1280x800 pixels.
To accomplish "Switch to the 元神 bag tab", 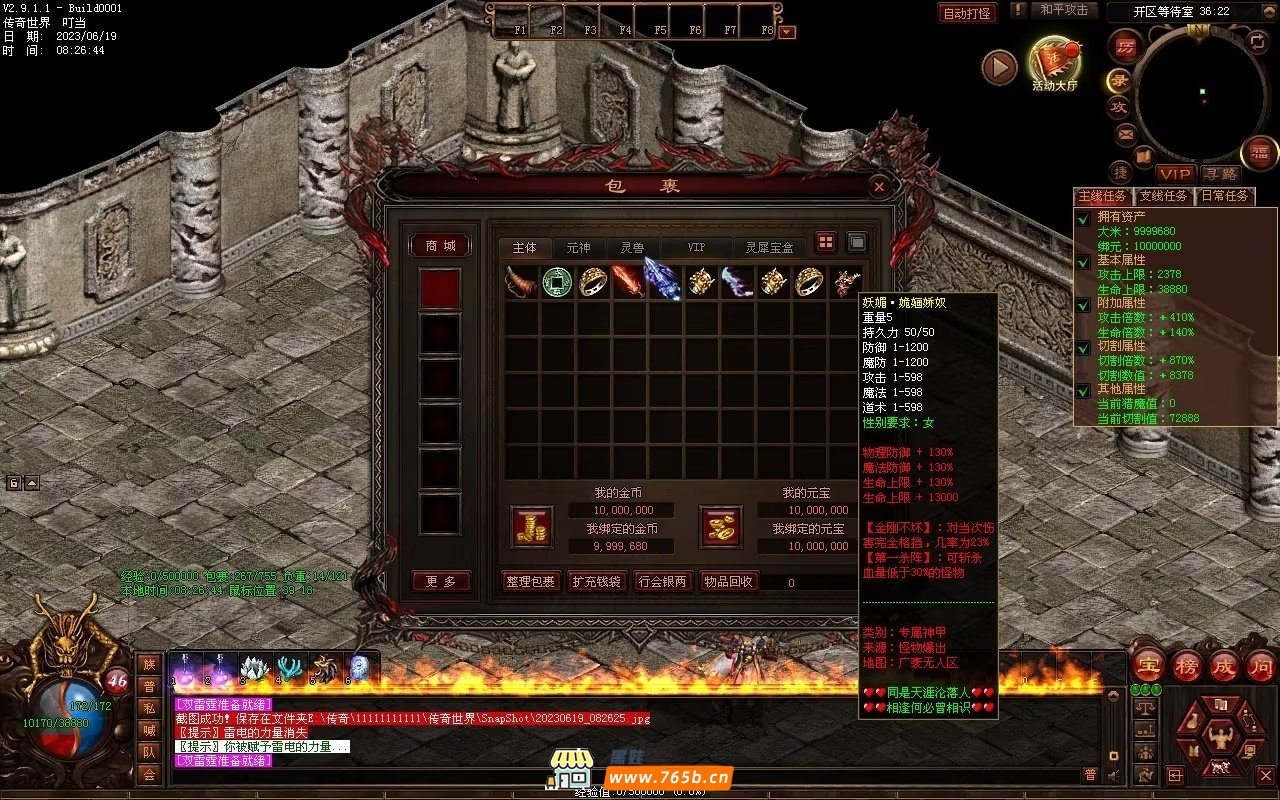I will [x=578, y=248].
